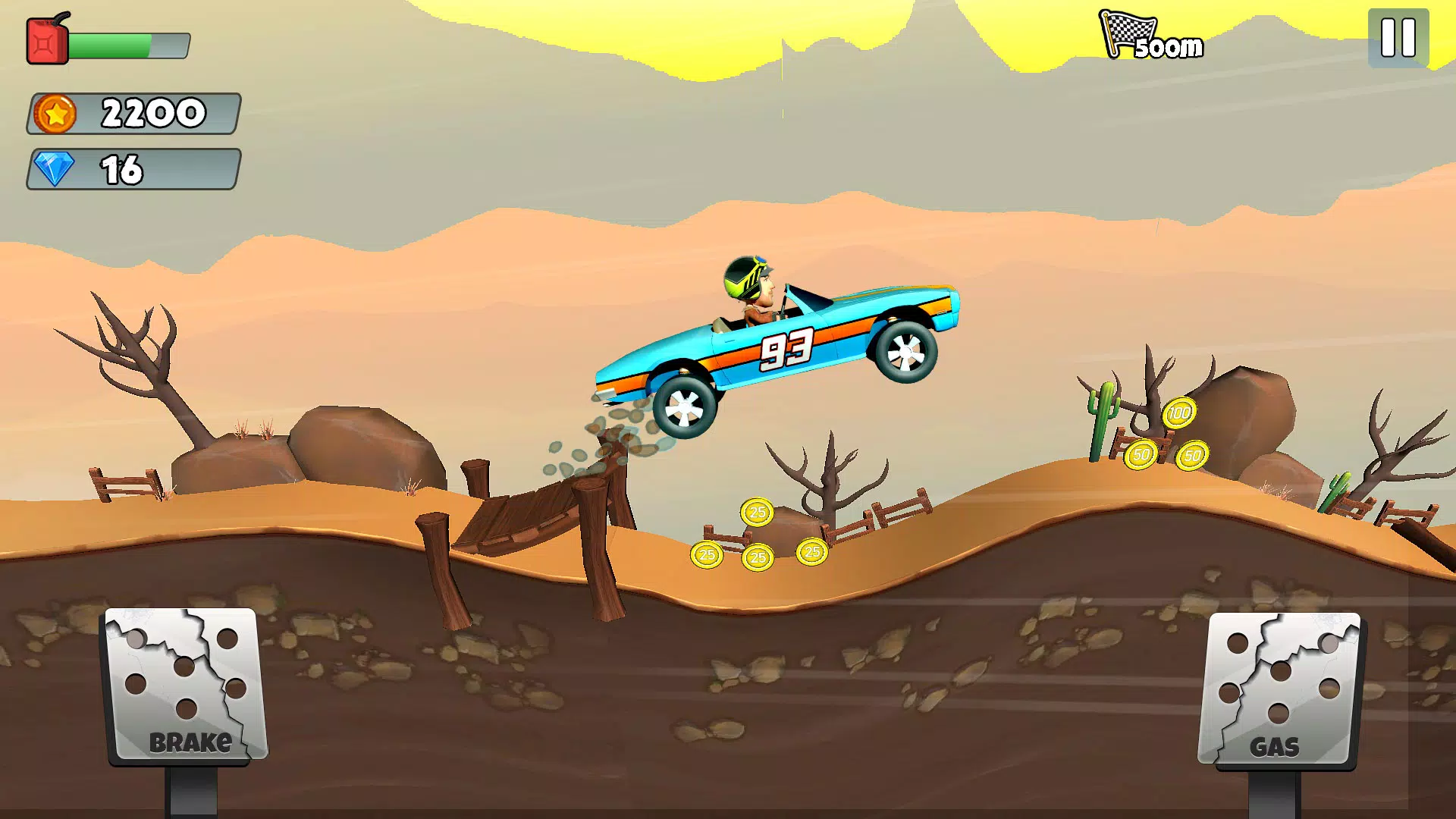1456x819 pixels.
Task: Click the 500m distance label
Action: (1168, 47)
